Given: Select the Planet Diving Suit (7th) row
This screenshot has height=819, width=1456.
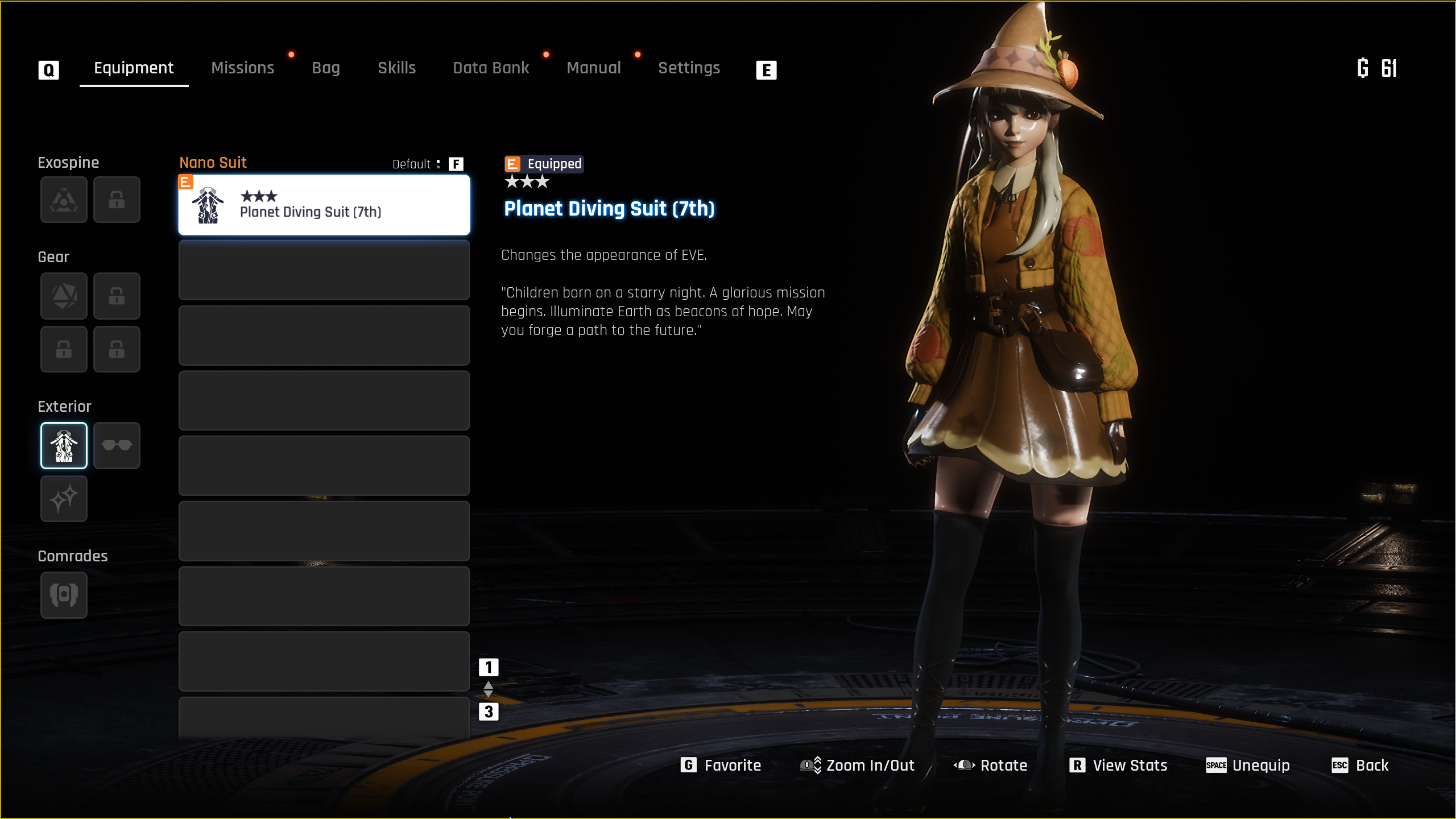Looking at the screenshot, I should (324, 205).
